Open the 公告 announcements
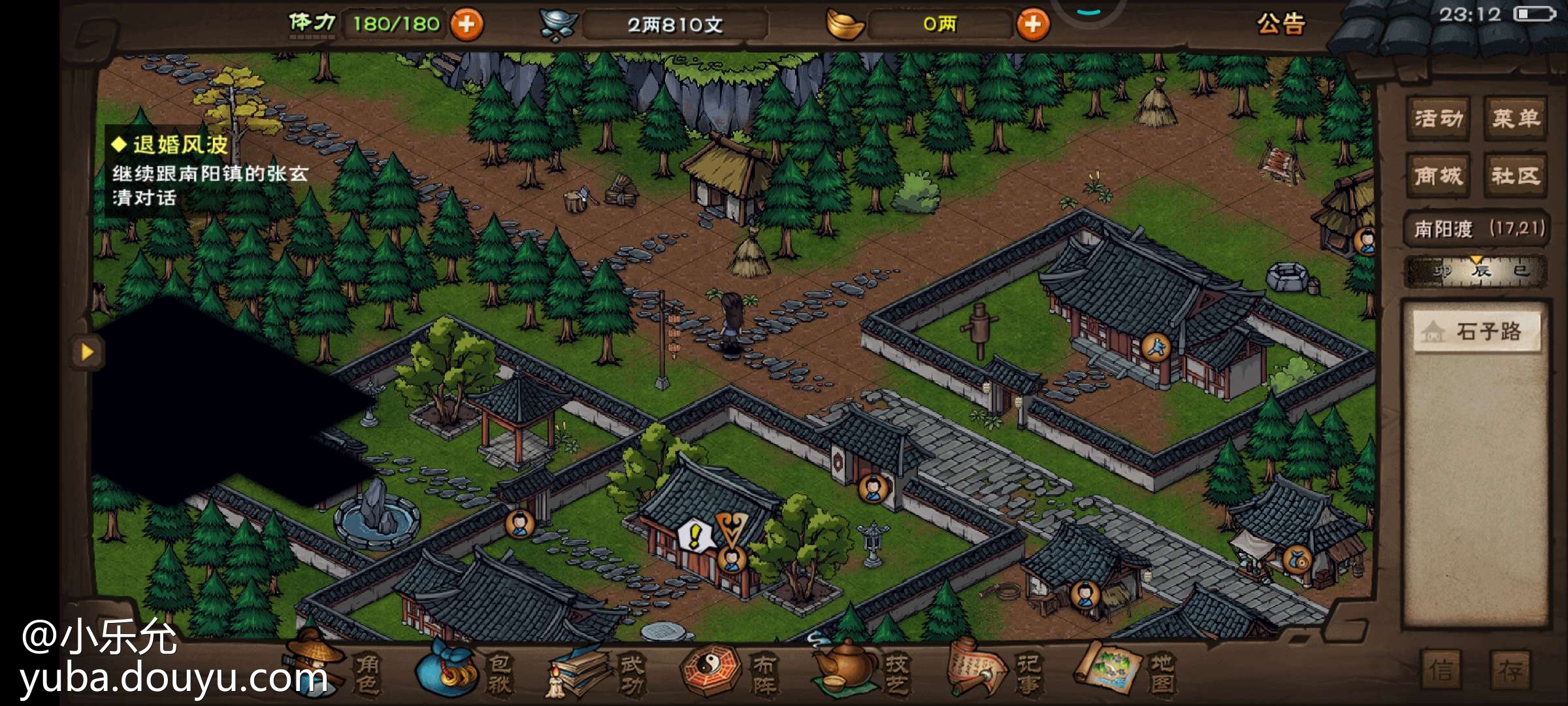Image resolution: width=1568 pixels, height=706 pixels. click(x=1281, y=24)
